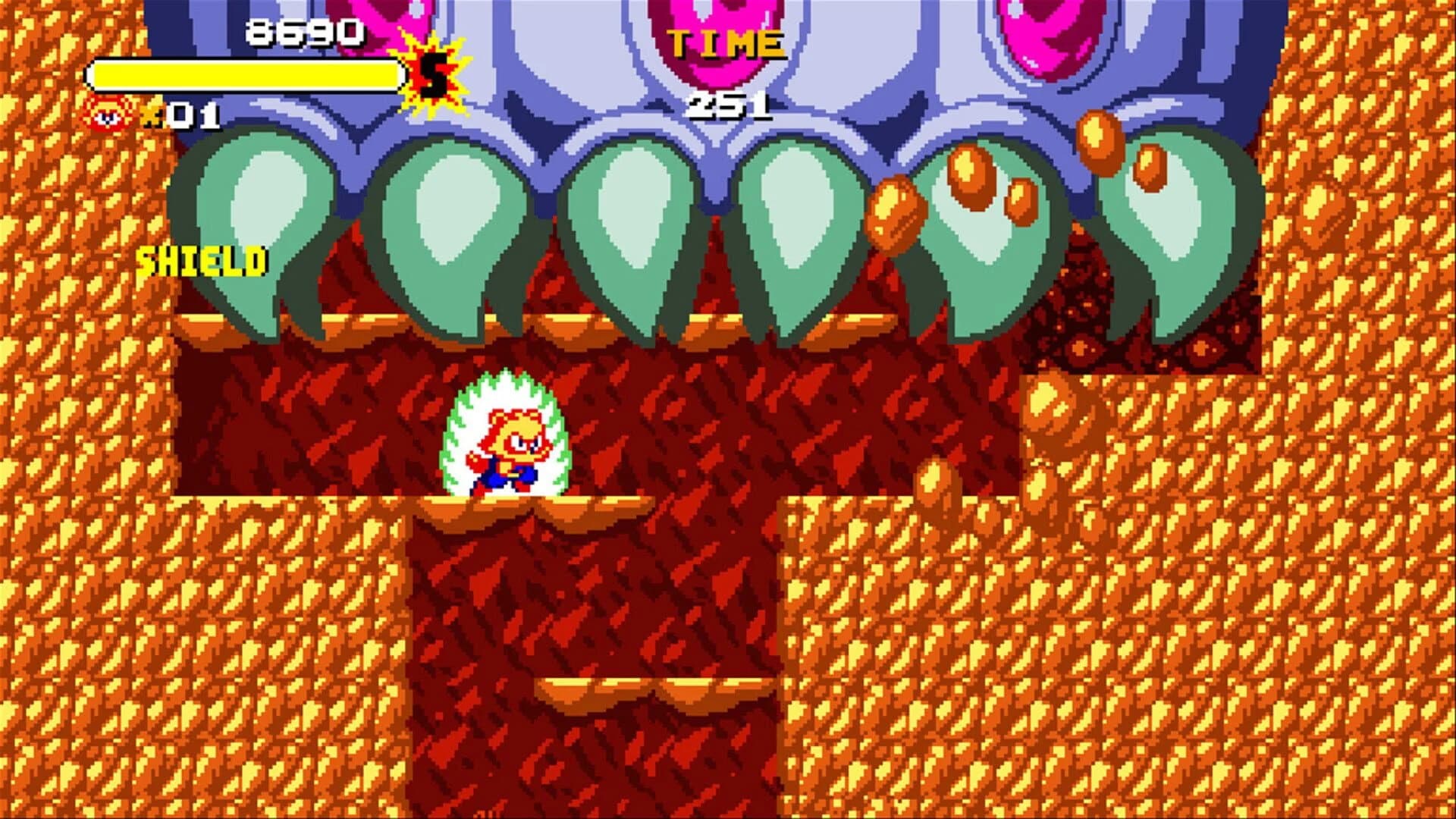Click the explosive "5" burst icon
The height and width of the screenshot is (819, 1456).
[x=433, y=74]
